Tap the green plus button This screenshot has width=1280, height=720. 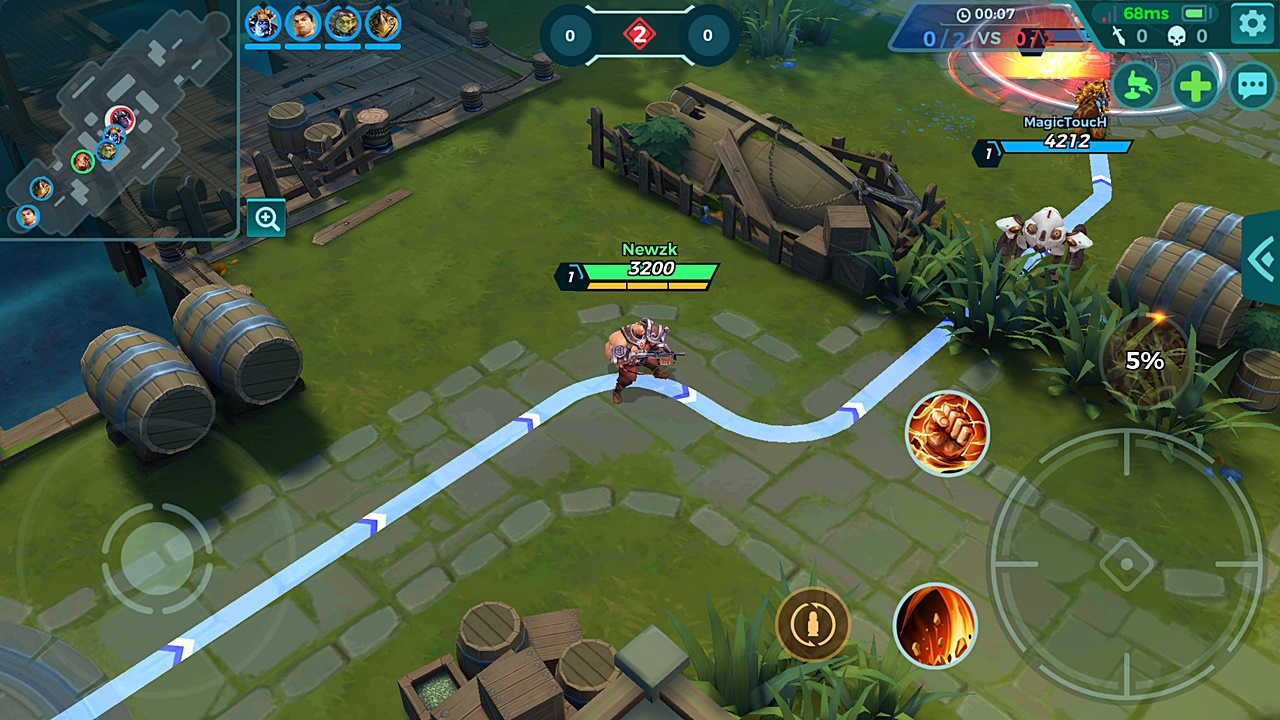[1195, 86]
